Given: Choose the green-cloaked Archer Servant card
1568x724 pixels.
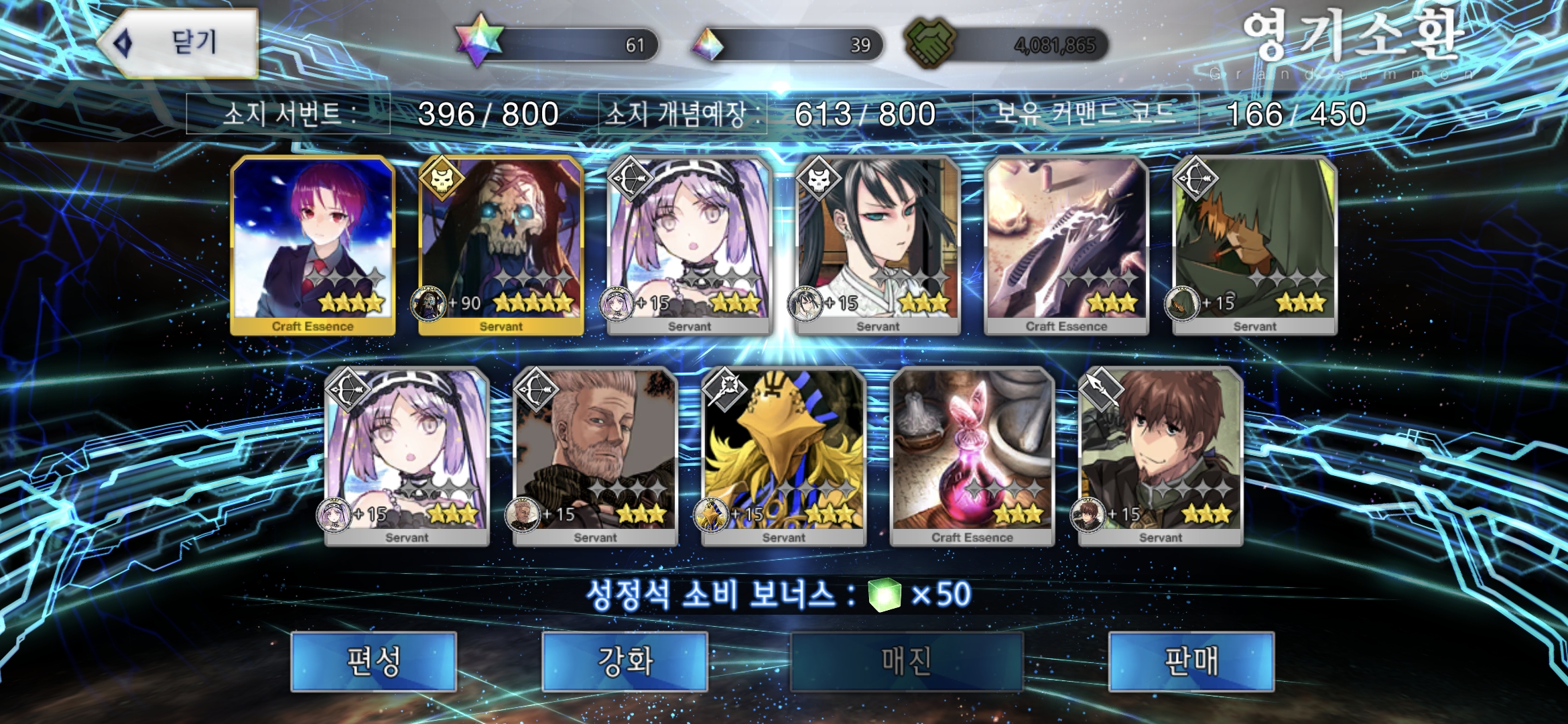Looking at the screenshot, I should pyautogui.click(x=1255, y=245).
